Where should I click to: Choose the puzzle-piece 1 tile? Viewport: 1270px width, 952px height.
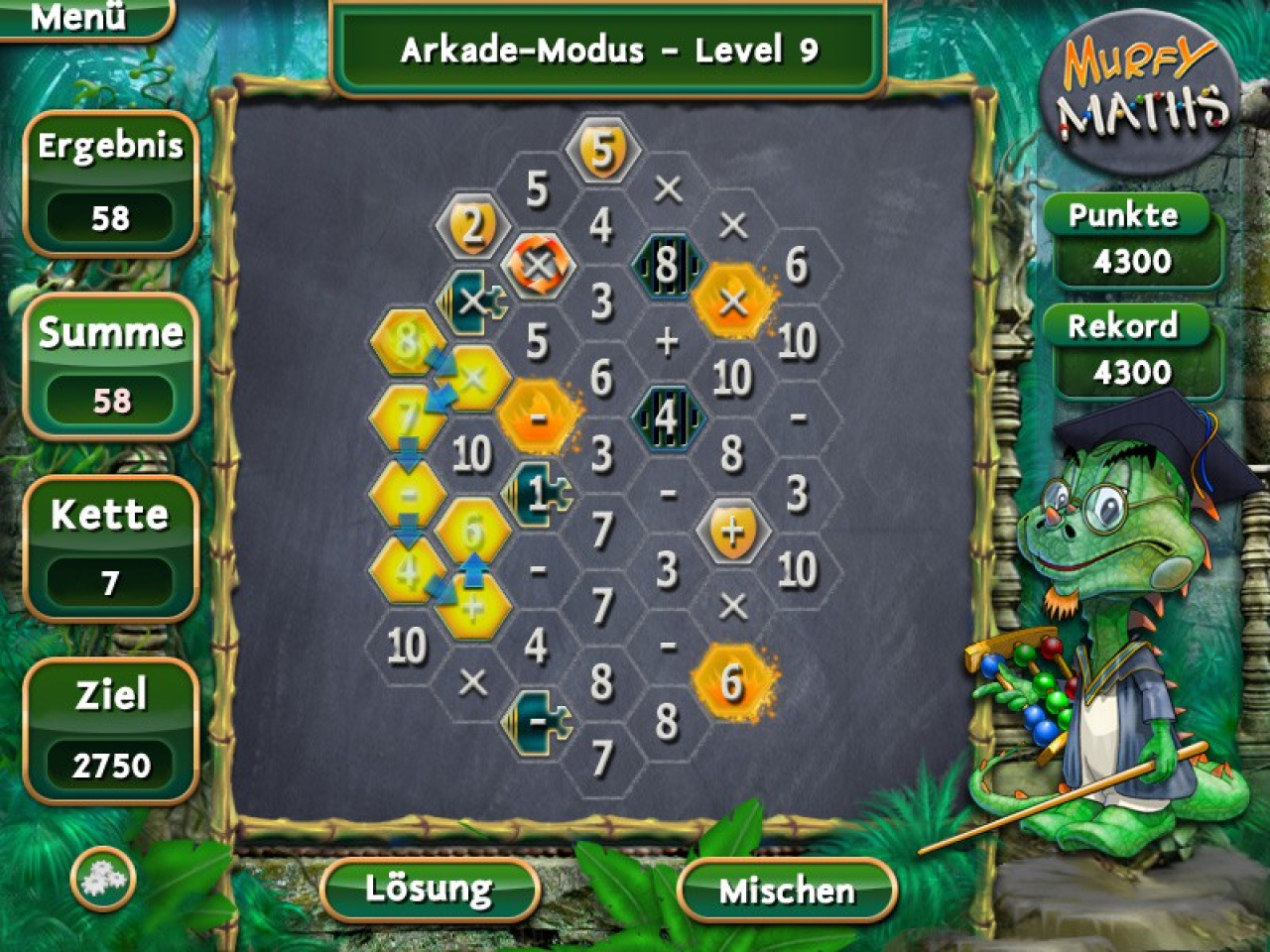pyautogui.click(x=536, y=493)
